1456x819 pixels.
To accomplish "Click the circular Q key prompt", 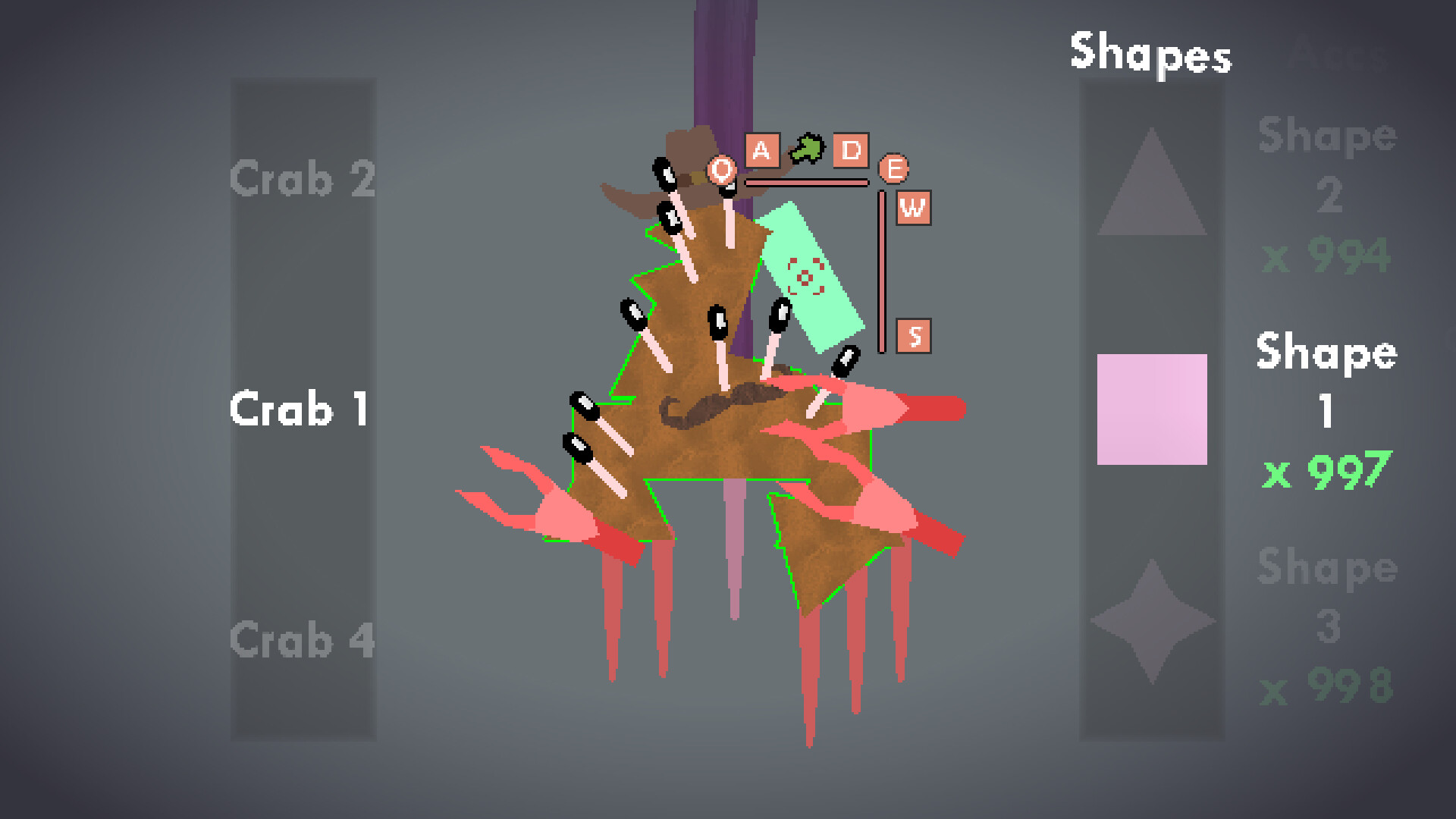I will coord(721,171).
